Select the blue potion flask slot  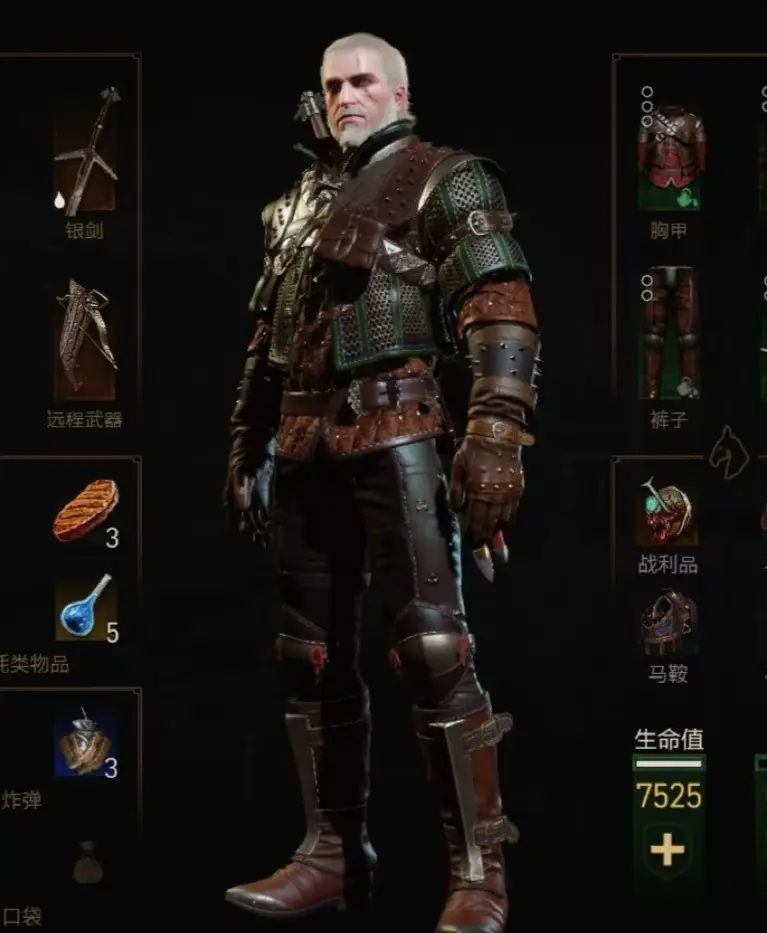(85, 609)
